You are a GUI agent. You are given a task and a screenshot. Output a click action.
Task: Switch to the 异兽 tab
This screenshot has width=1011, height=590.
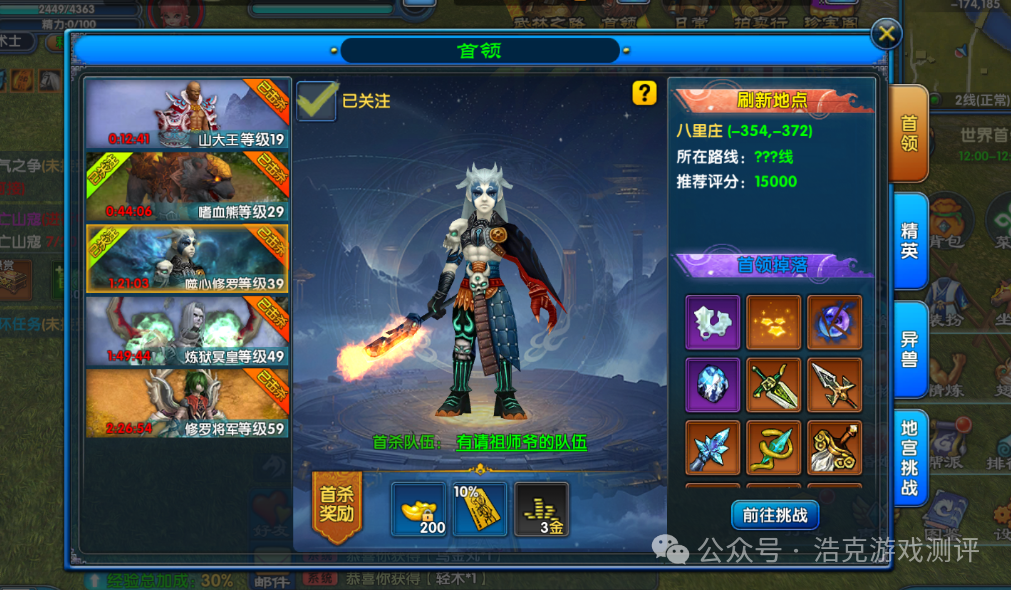(909, 347)
